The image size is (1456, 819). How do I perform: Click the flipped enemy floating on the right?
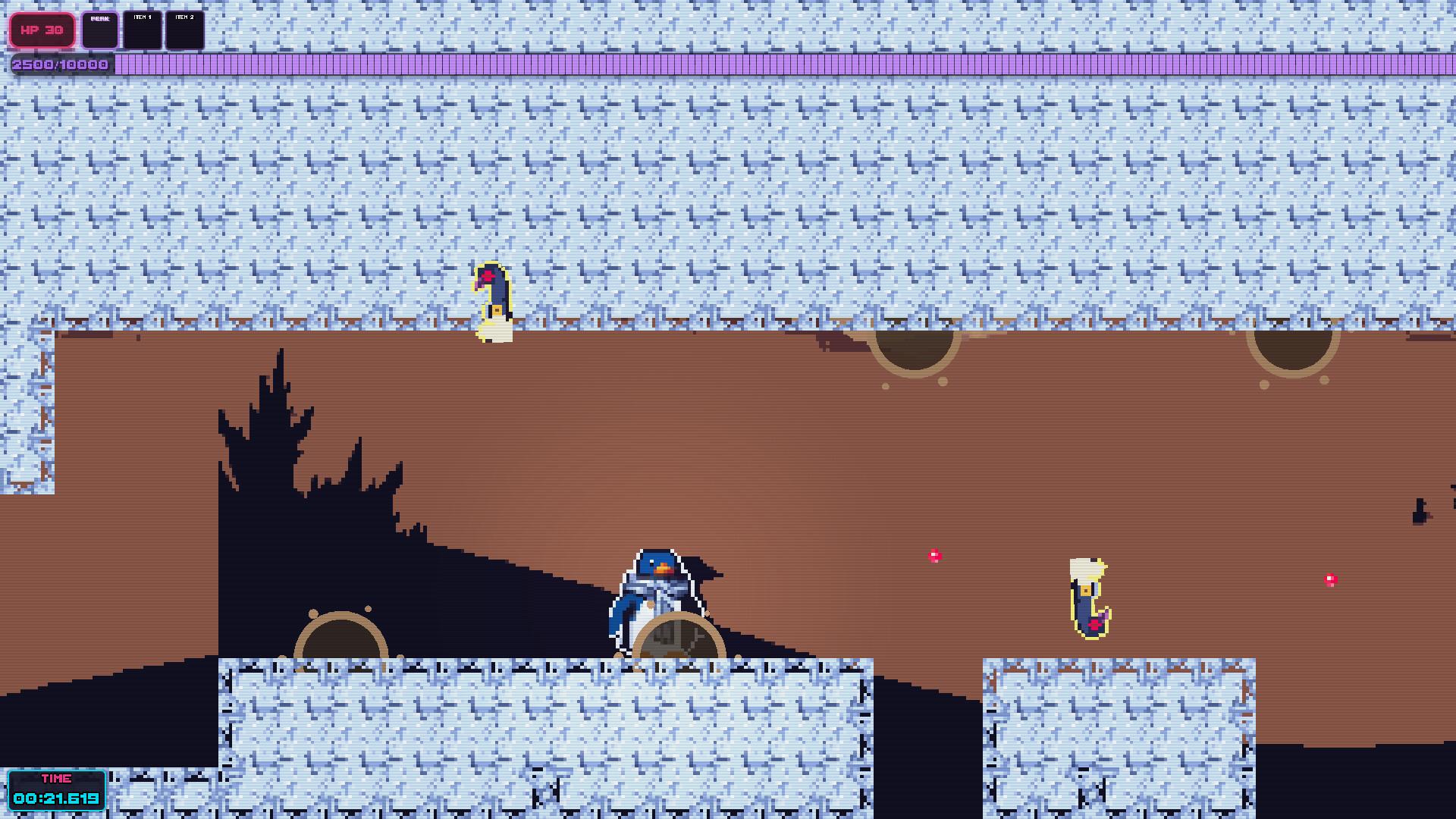pos(1090,599)
